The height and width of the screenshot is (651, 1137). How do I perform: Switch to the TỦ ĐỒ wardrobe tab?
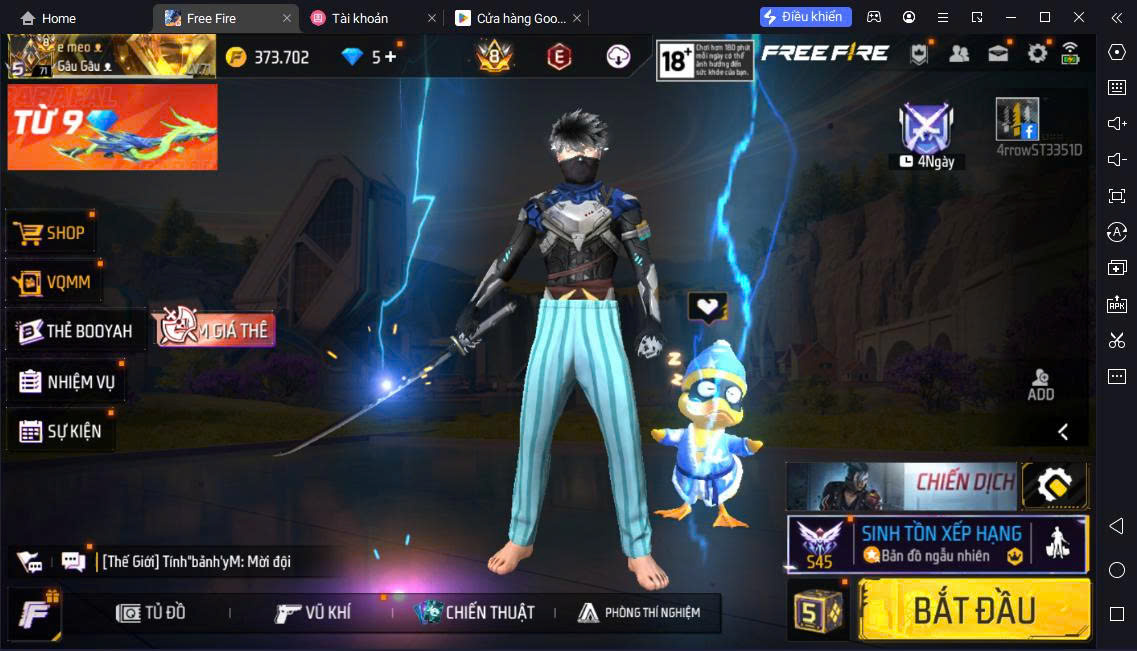click(x=151, y=612)
